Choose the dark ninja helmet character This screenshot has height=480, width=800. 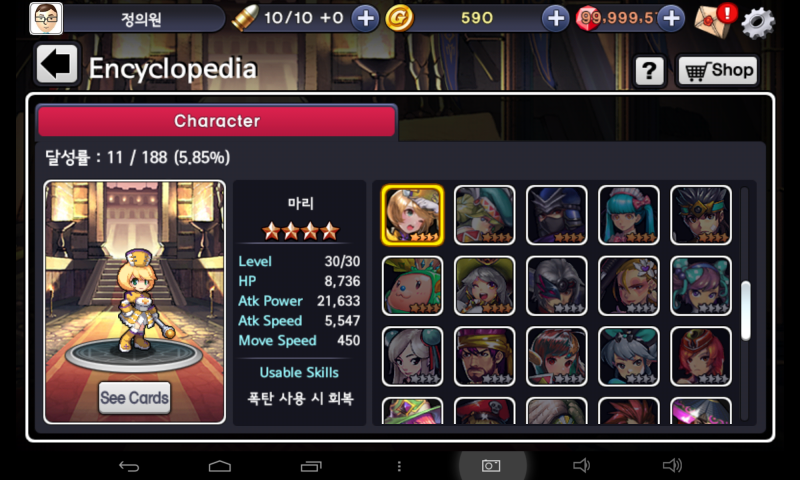pos(556,215)
